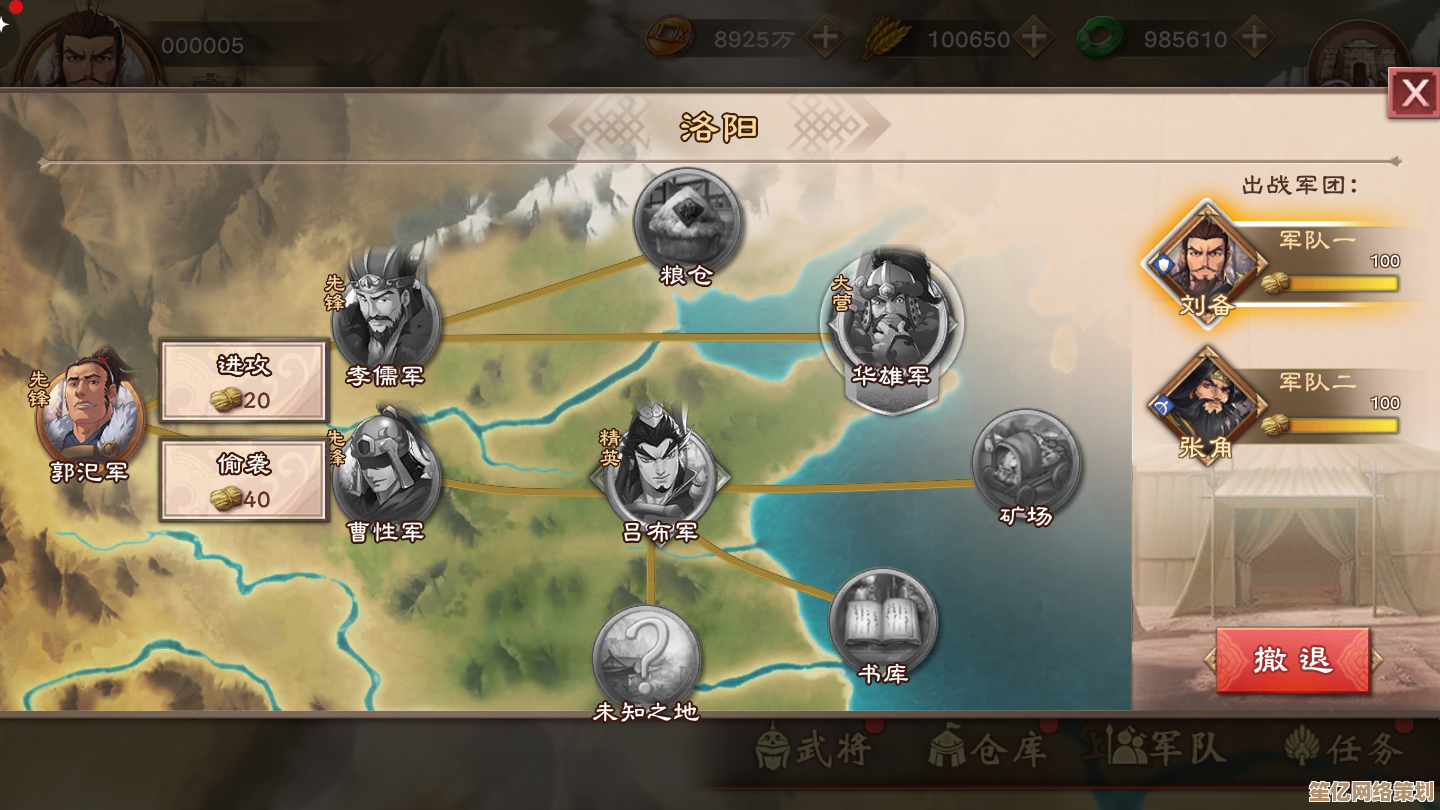Screen dimensions: 1440x810
Task: Select the 未知之地 unknown land node
Action: coord(646,657)
